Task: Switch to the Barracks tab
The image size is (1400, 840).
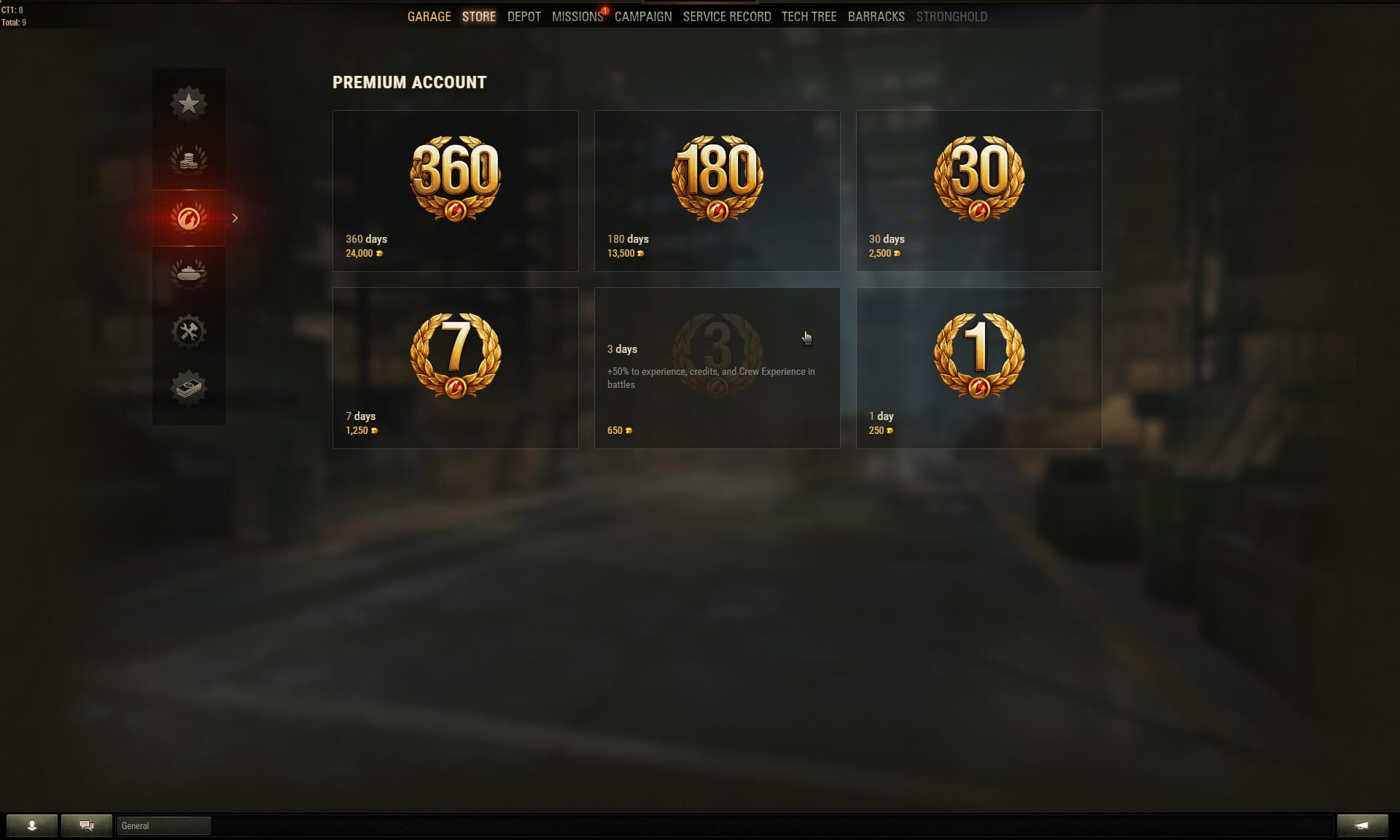Action: click(x=876, y=17)
